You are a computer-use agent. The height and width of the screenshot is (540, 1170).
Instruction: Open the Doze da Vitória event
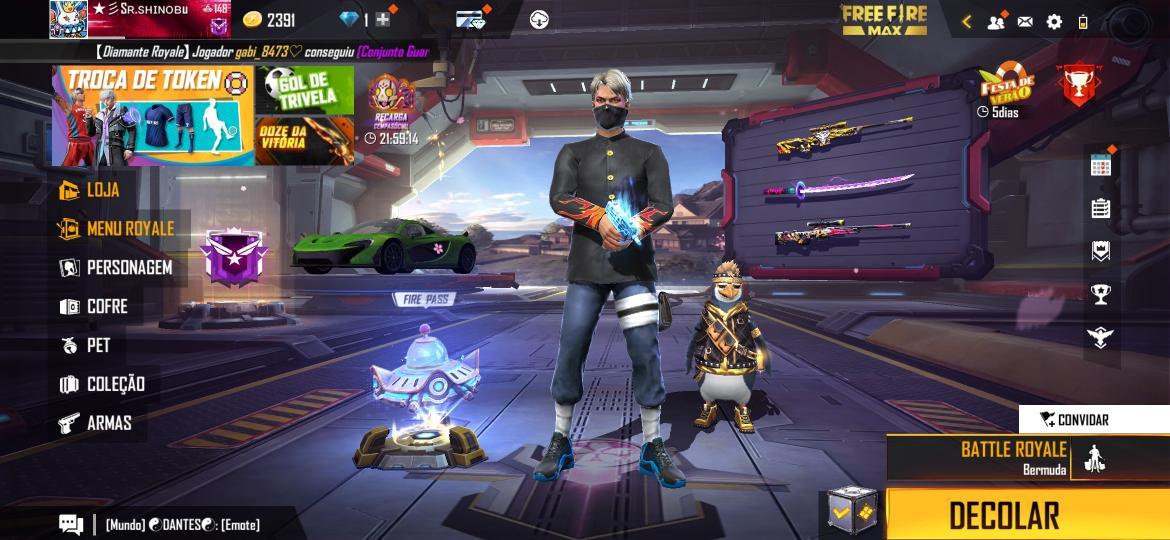click(304, 140)
